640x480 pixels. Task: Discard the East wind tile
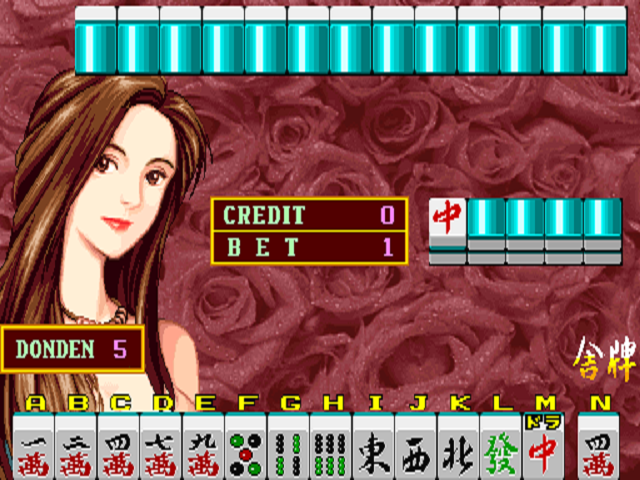click(x=373, y=448)
